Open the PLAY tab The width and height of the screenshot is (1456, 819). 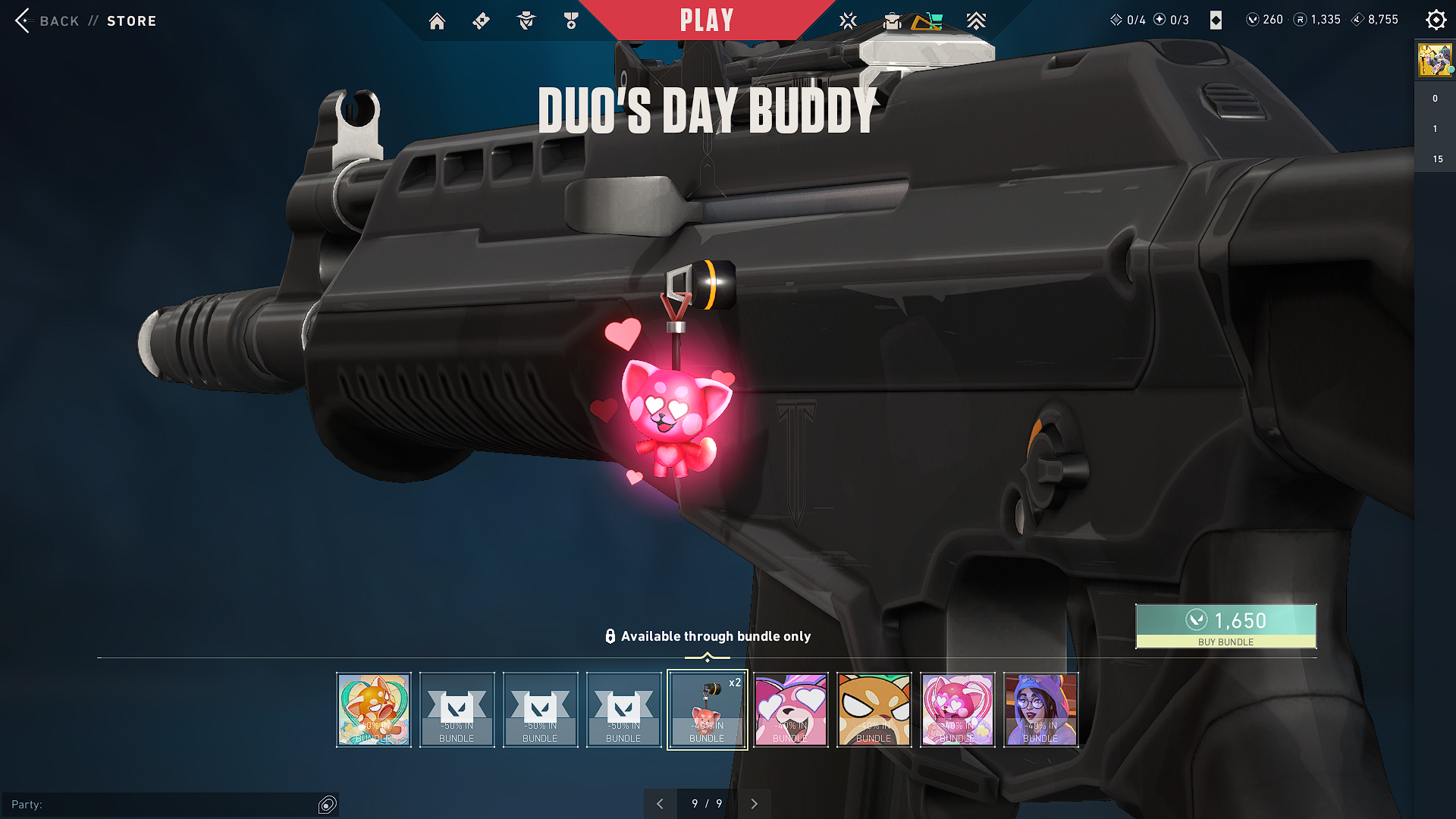click(x=707, y=20)
